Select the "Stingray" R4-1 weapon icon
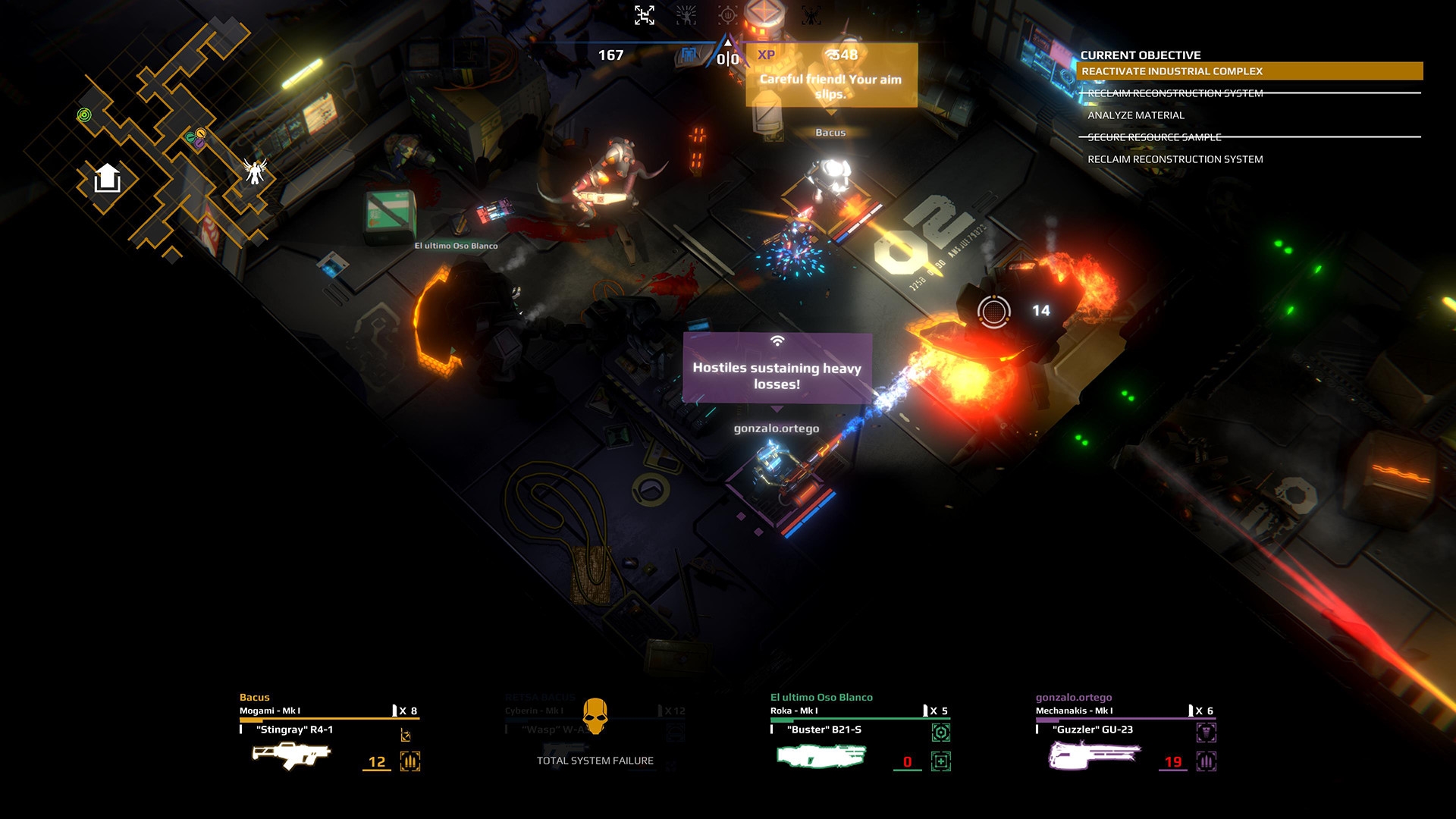 pyautogui.click(x=290, y=755)
